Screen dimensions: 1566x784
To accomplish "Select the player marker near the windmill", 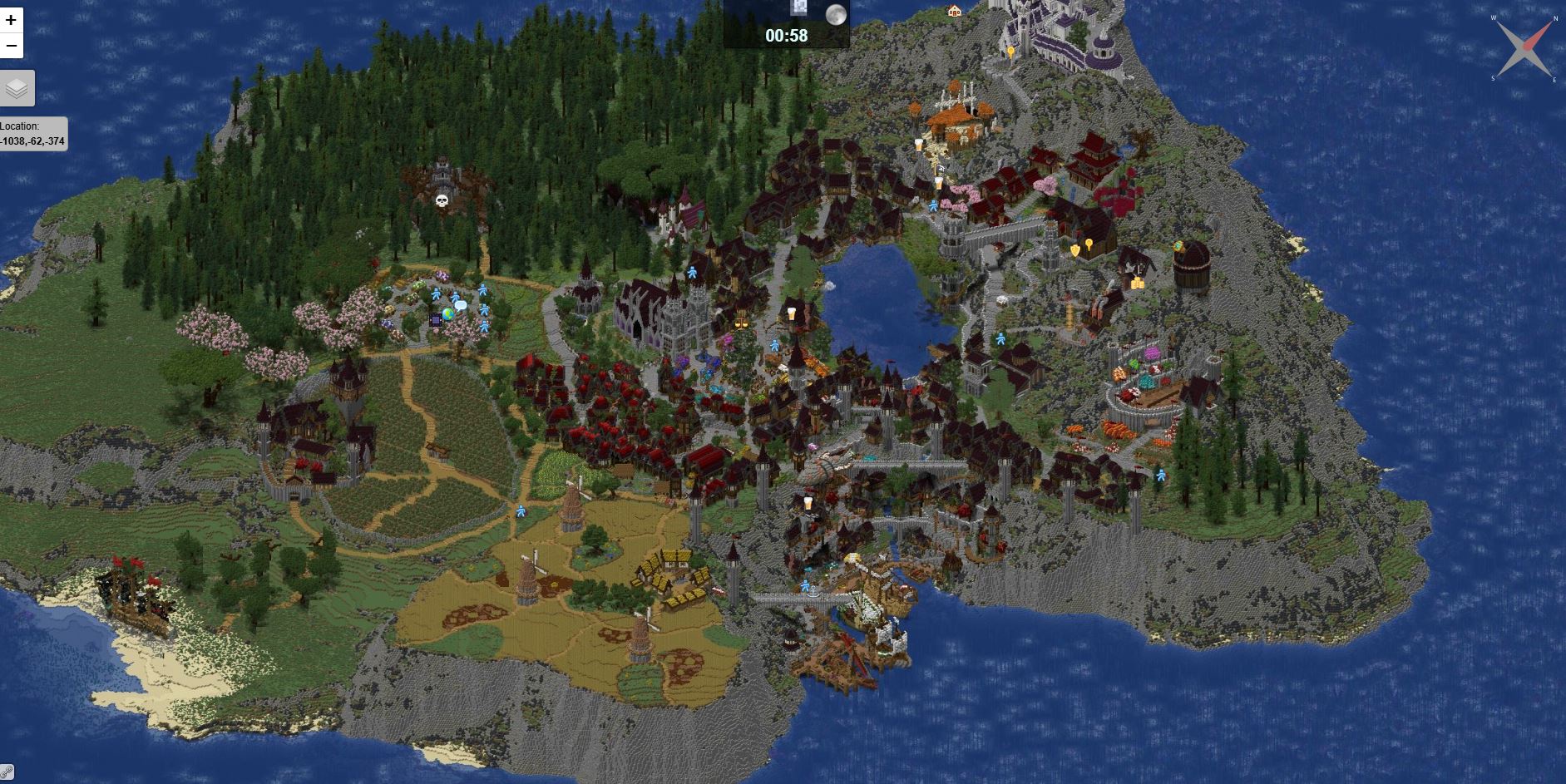I will [x=521, y=510].
